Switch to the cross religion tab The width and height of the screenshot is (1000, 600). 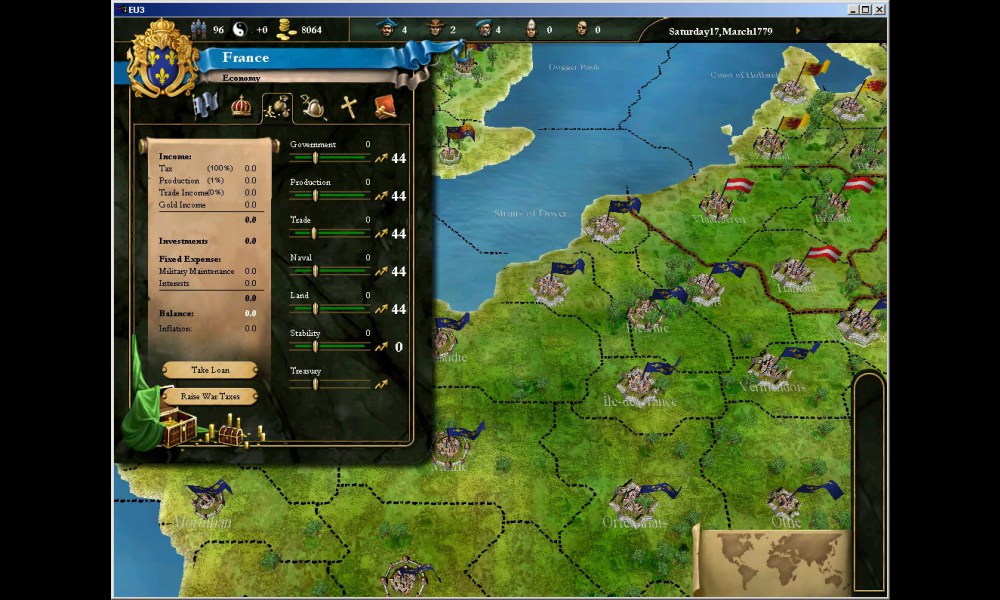(349, 106)
